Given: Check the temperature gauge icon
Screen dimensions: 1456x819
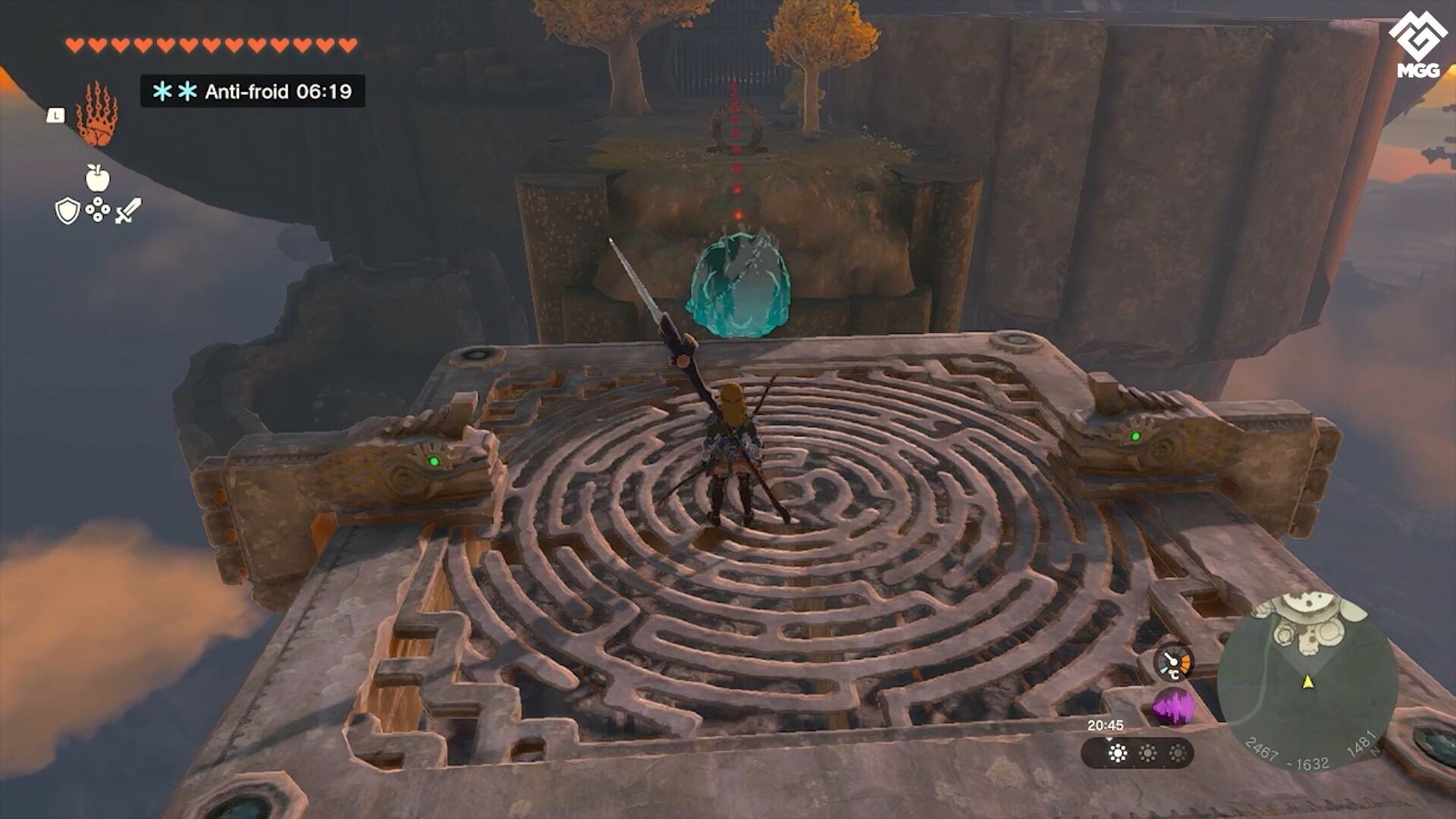Looking at the screenshot, I should pos(1173,663).
